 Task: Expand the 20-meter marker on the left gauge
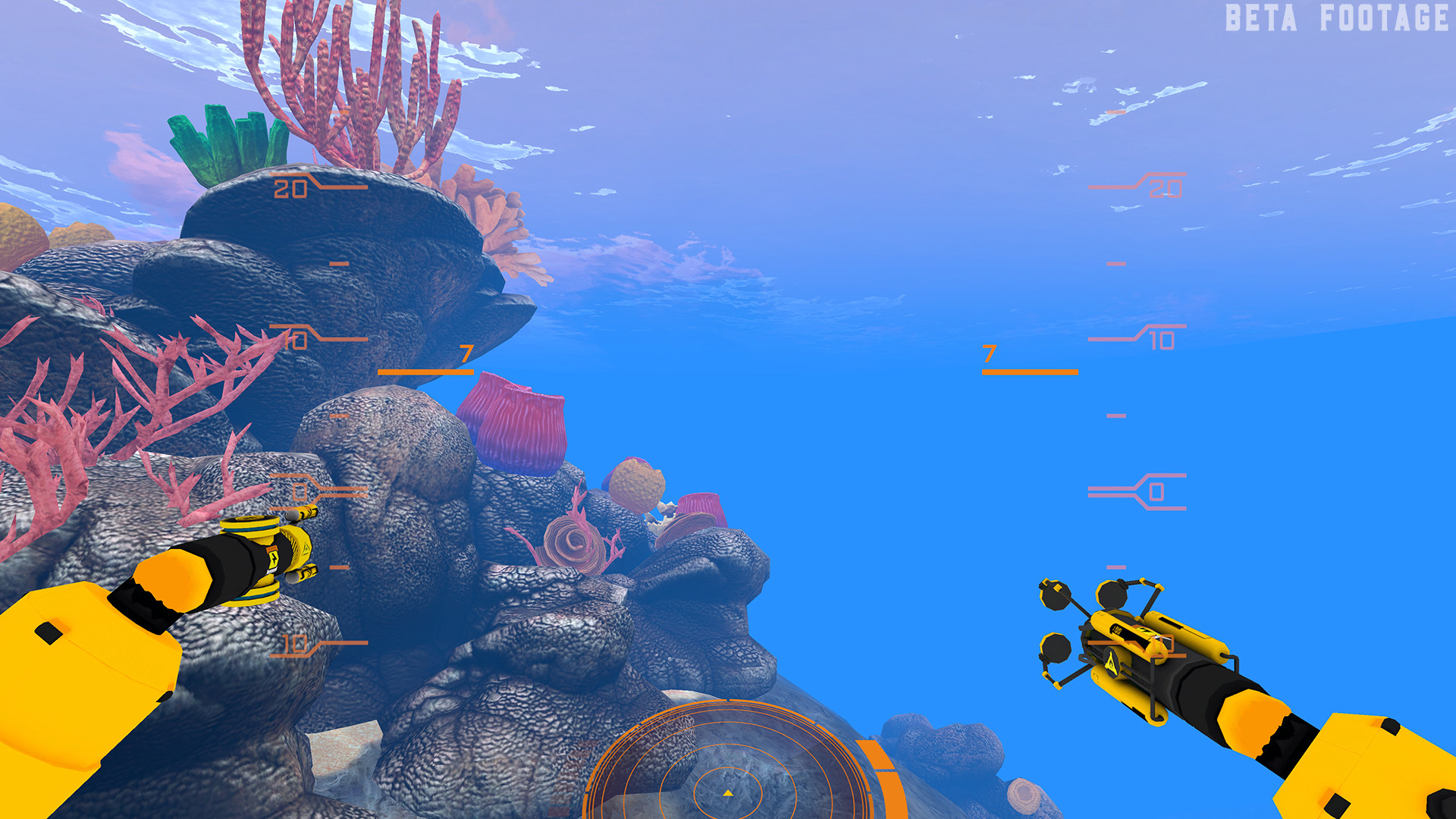[290, 190]
